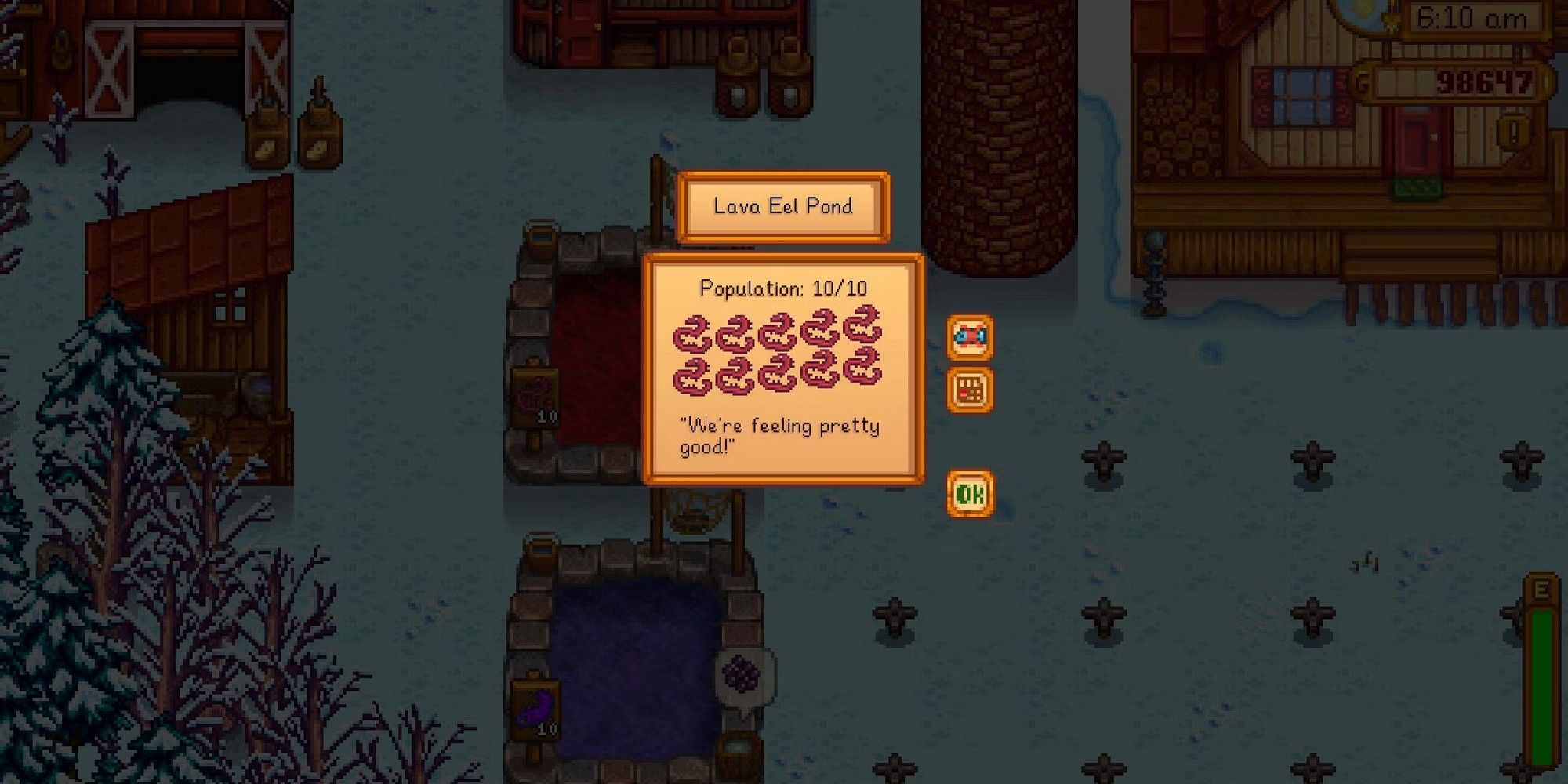Image resolution: width=1568 pixels, height=784 pixels.
Task: Click the Population 10/10 label
Action: pos(782,289)
